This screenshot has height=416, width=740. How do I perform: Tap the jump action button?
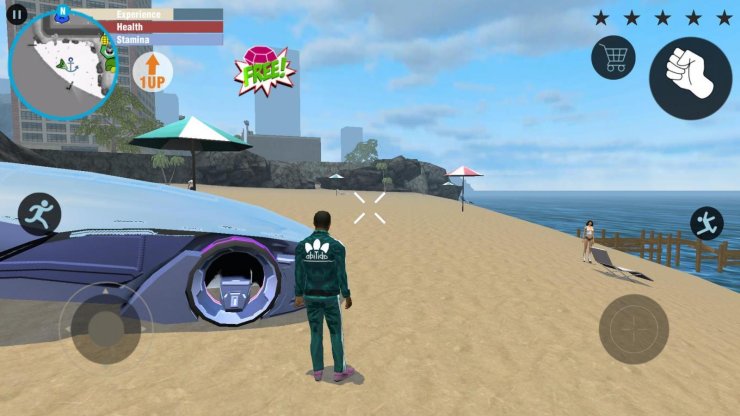pyautogui.click(x=706, y=223)
